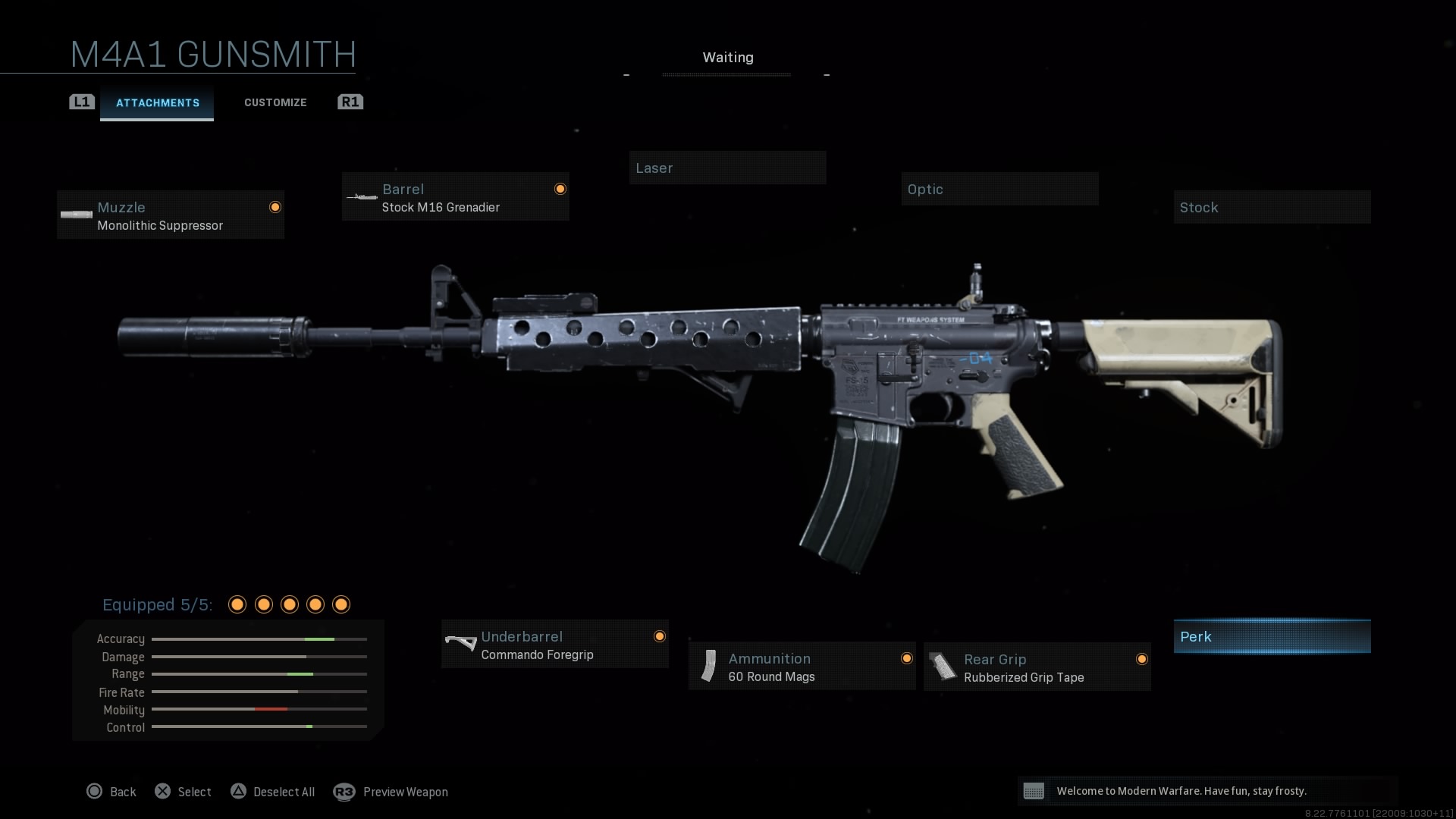
Task: Open the Laser attachment selector
Action: coord(727,168)
